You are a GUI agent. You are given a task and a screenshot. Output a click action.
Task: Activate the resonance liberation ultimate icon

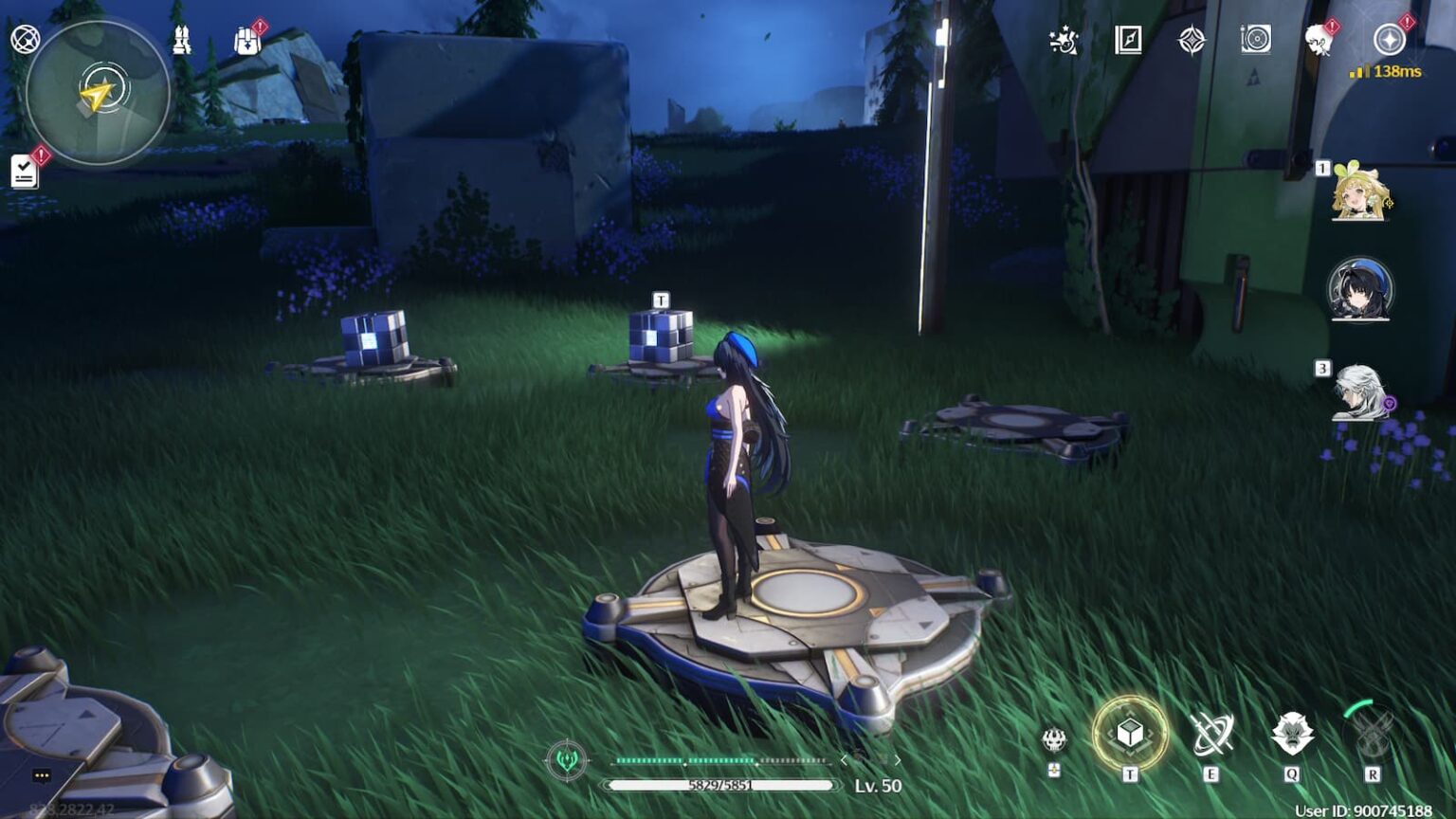pyautogui.click(x=1372, y=735)
